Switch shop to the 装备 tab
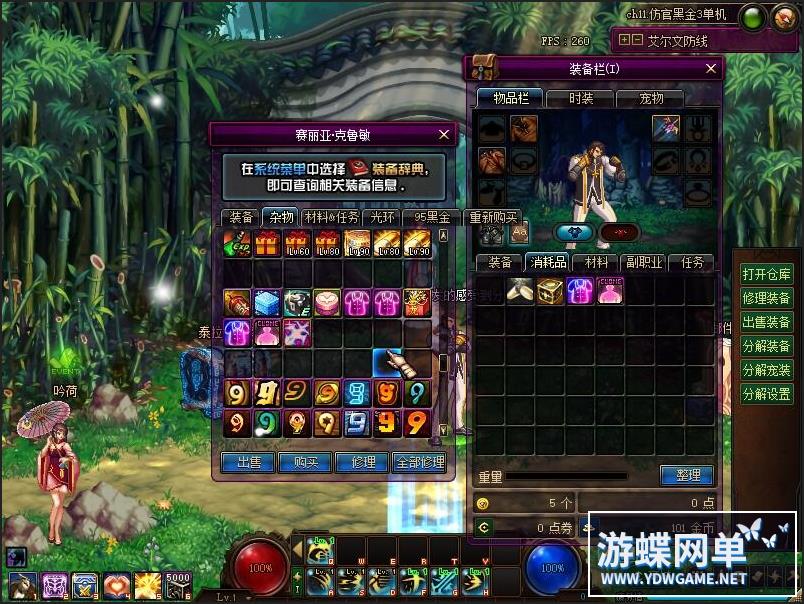This screenshot has height=604, width=804. tap(241, 217)
